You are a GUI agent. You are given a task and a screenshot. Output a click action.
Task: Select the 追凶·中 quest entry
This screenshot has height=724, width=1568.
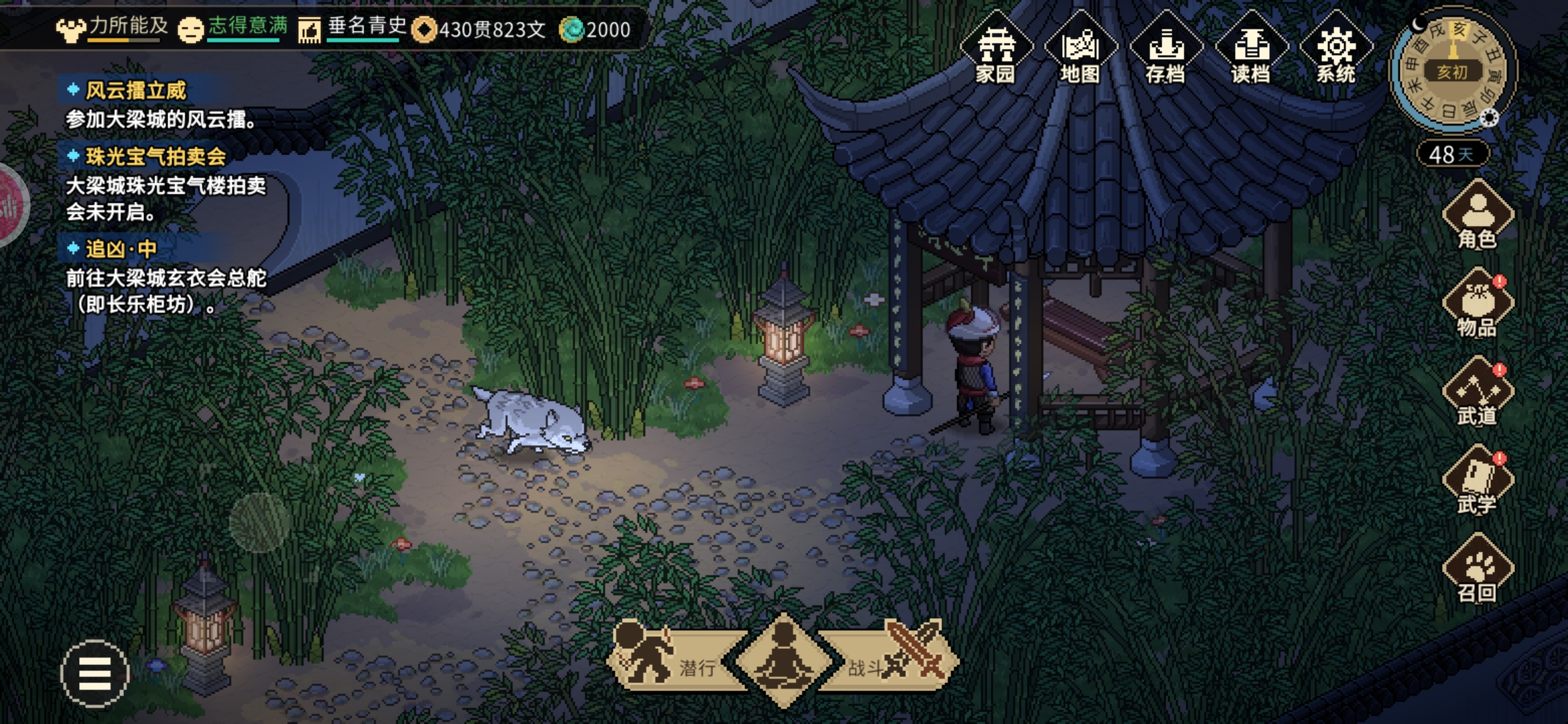tap(121, 249)
